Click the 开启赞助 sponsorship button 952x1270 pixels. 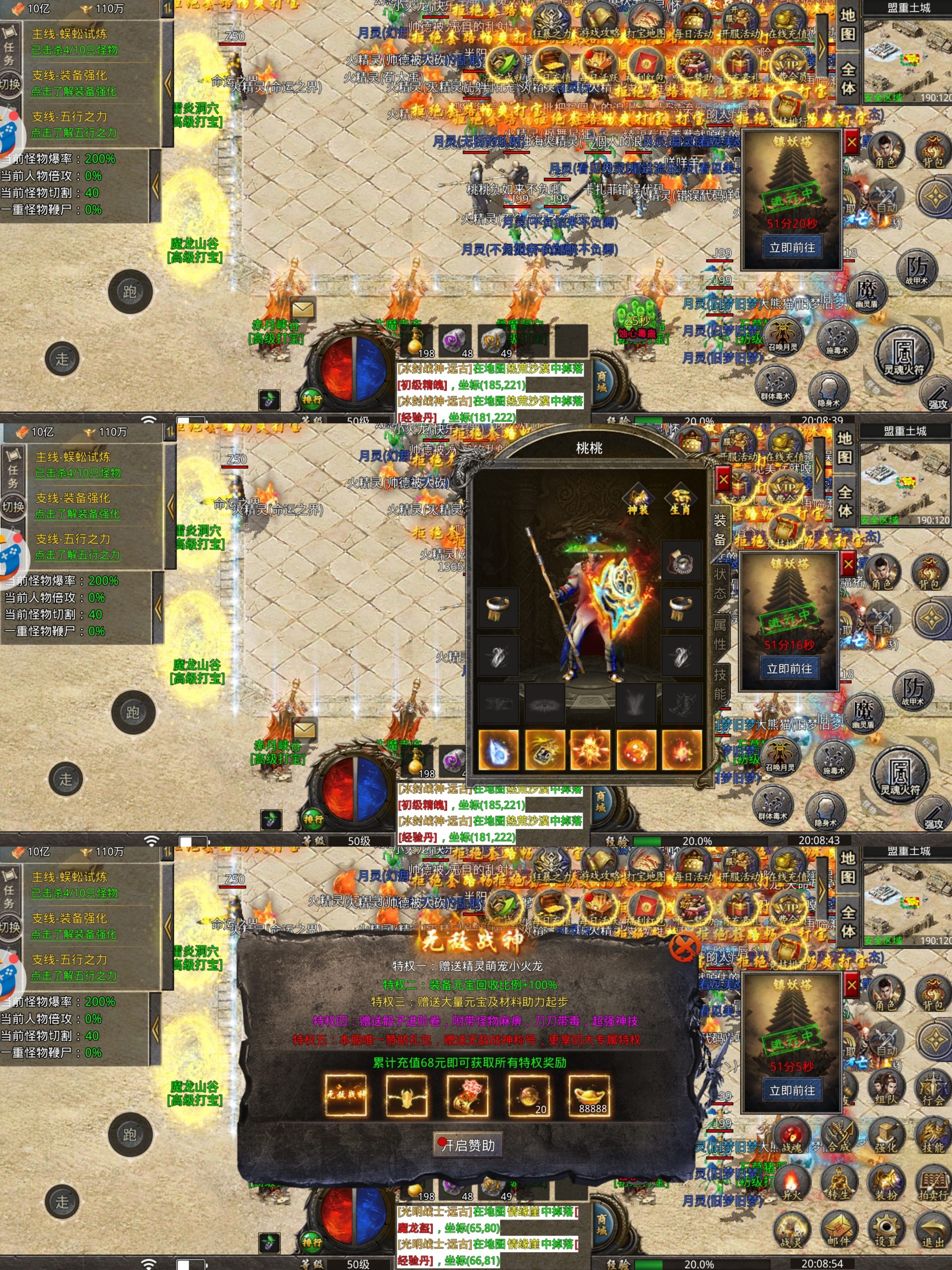pyautogui.click(x=468, y=1145)
